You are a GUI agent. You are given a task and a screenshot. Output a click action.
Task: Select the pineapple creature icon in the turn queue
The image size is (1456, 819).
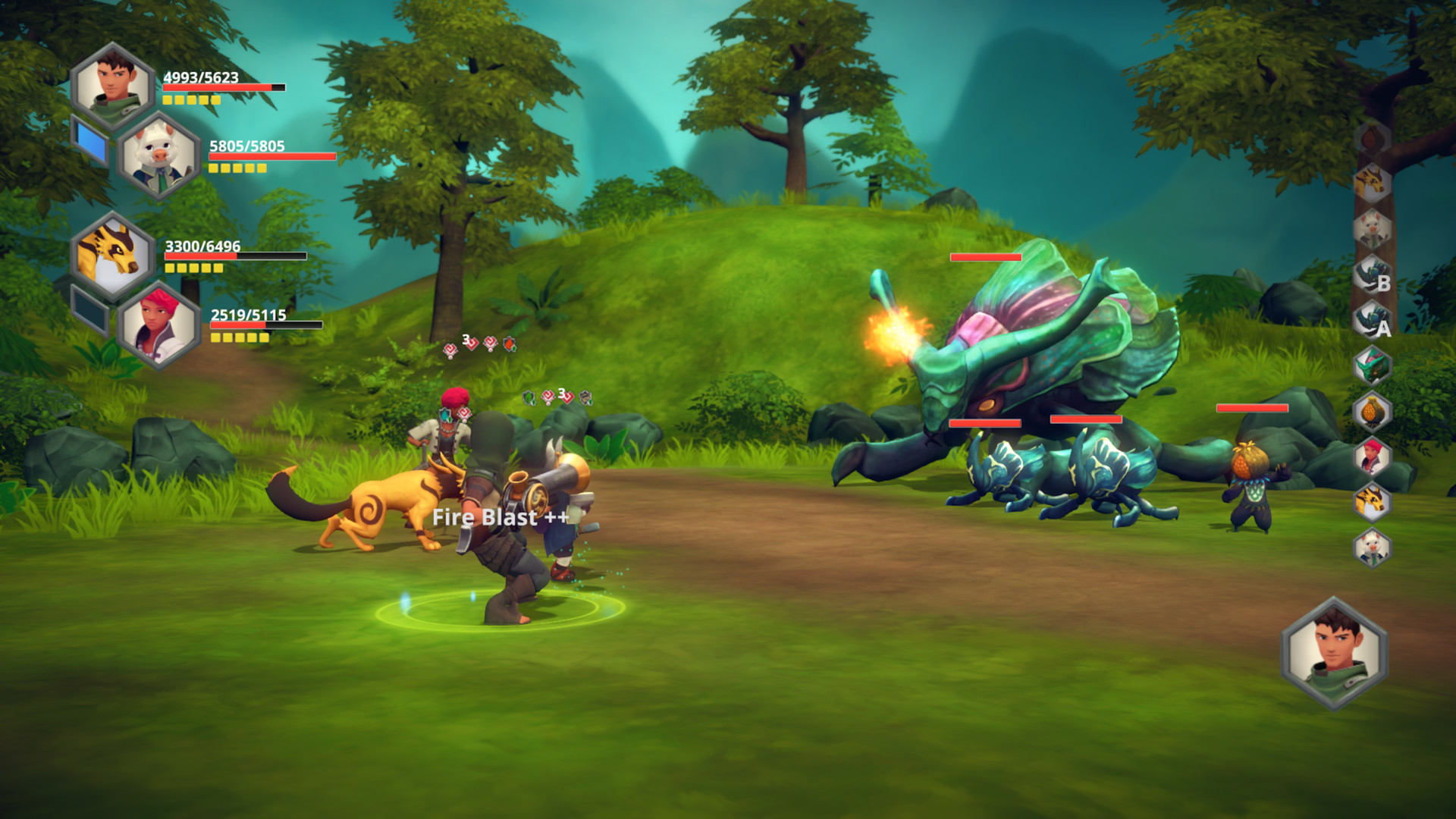(1371, 408)
